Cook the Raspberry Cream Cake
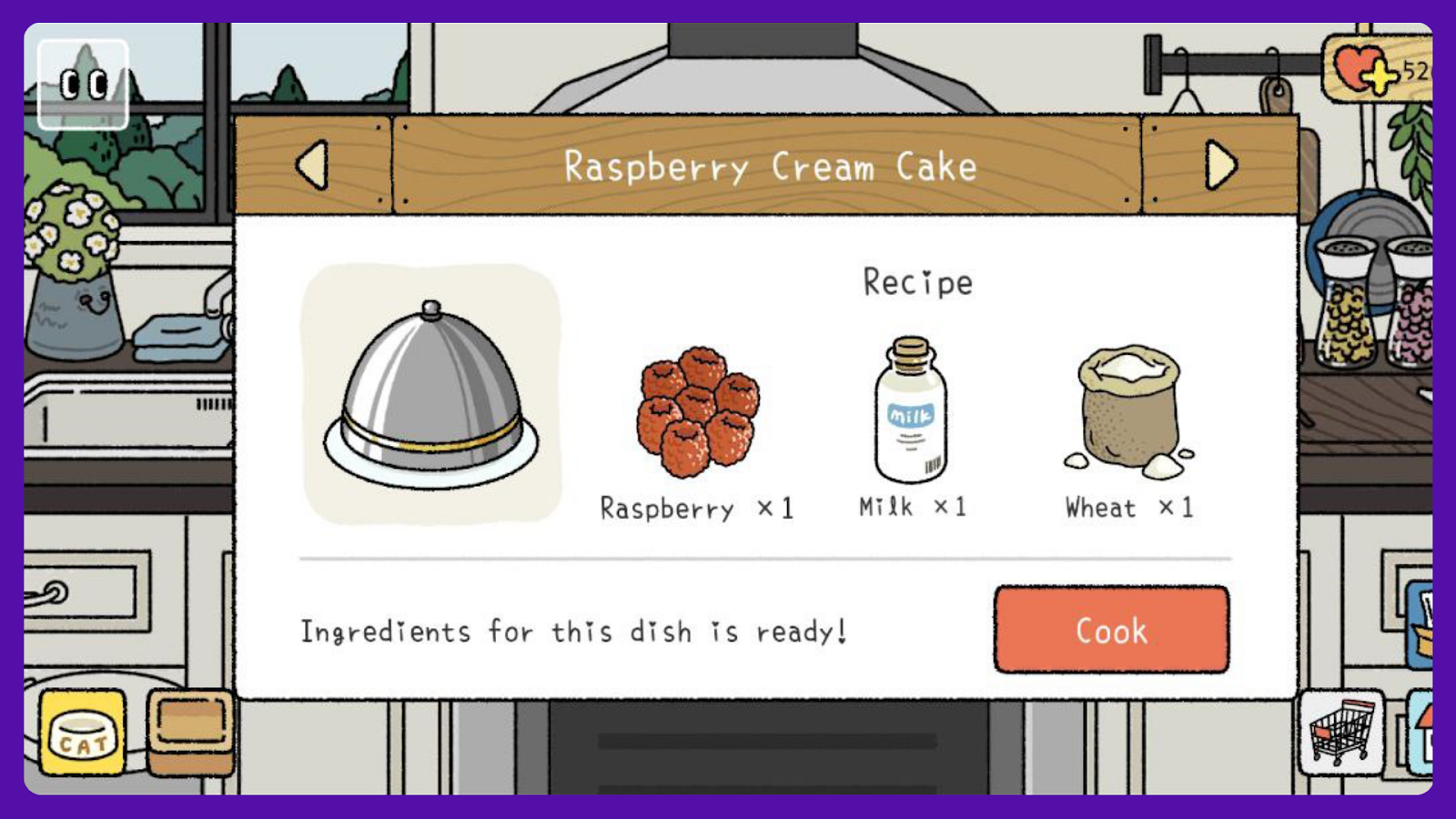 click(1111, 630)
